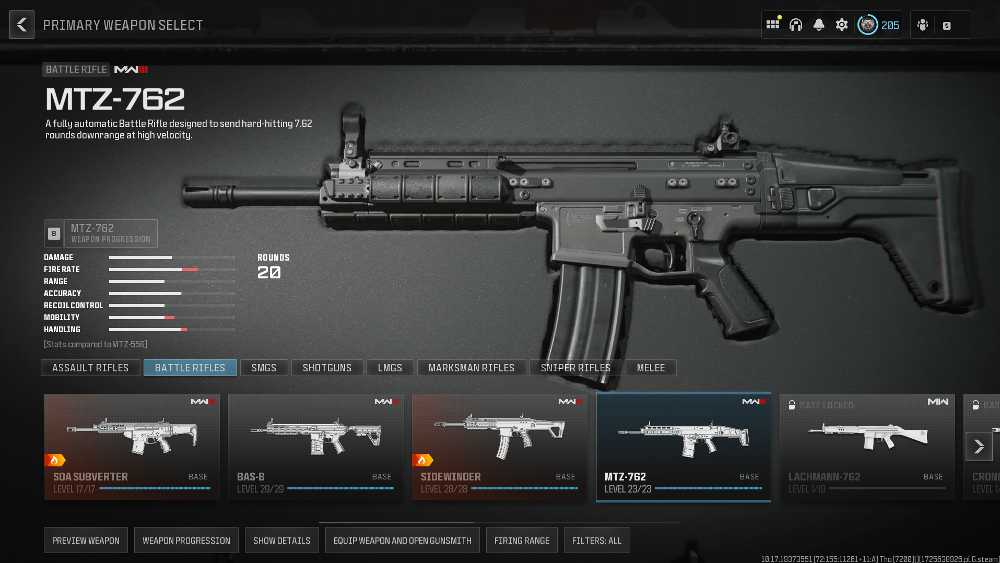Image resolution: width=1000 pixels, height=563 pixels.
Task: Go back using the top-left arrow button
Action: (22, 25)
